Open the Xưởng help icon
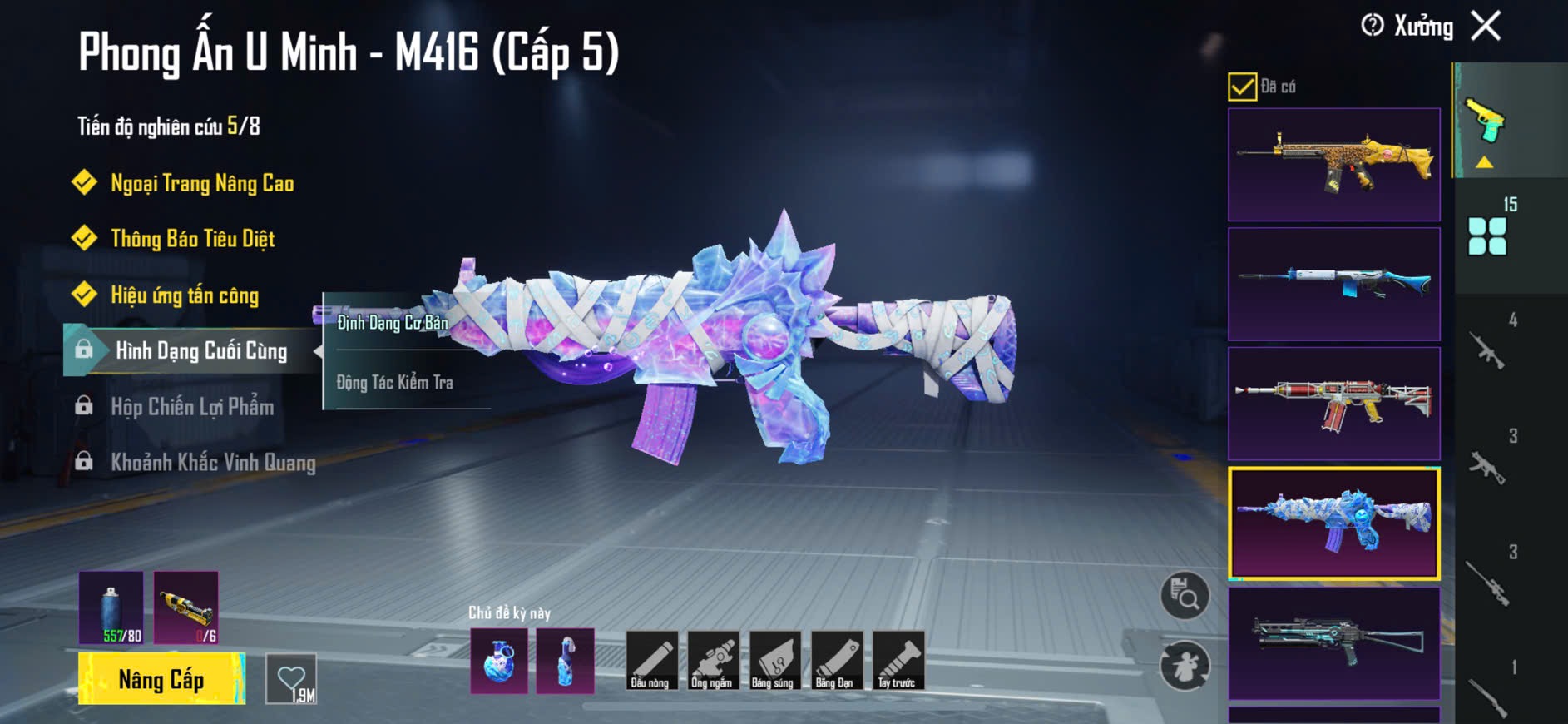This screenshot has width=1568, height=724. (1372, 26)
